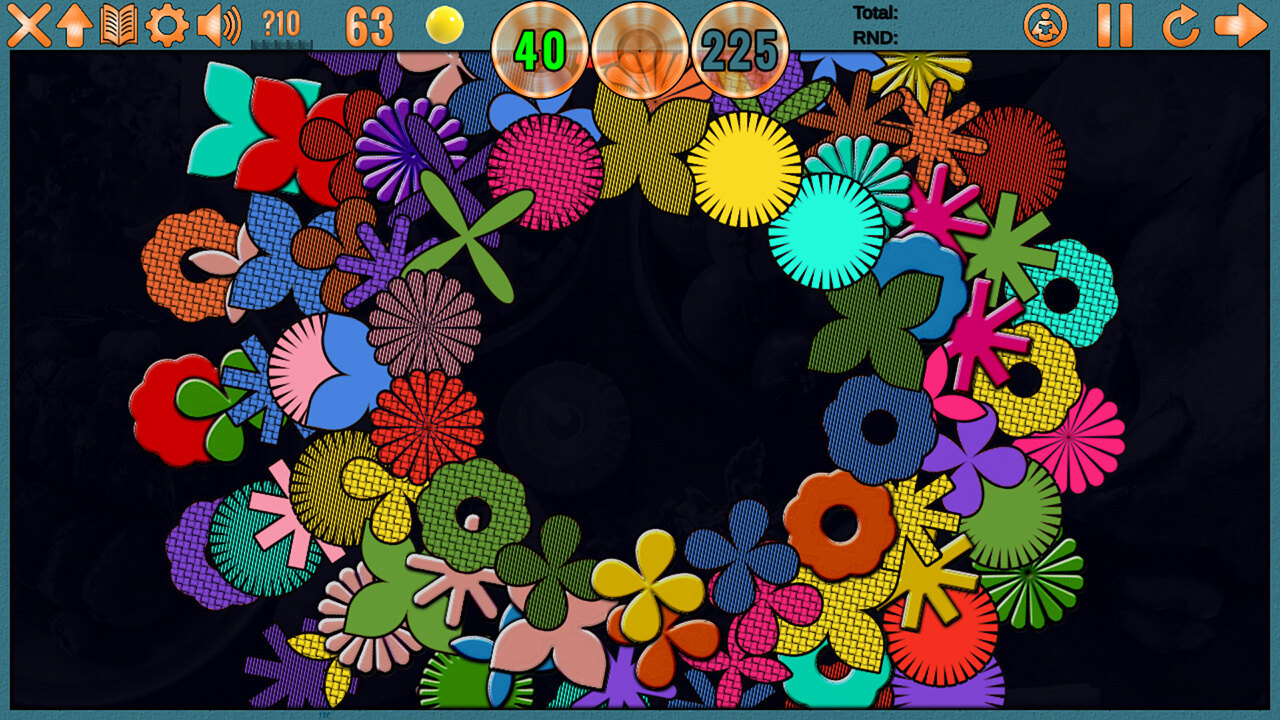Close the level with the X button

click(28, 25)
